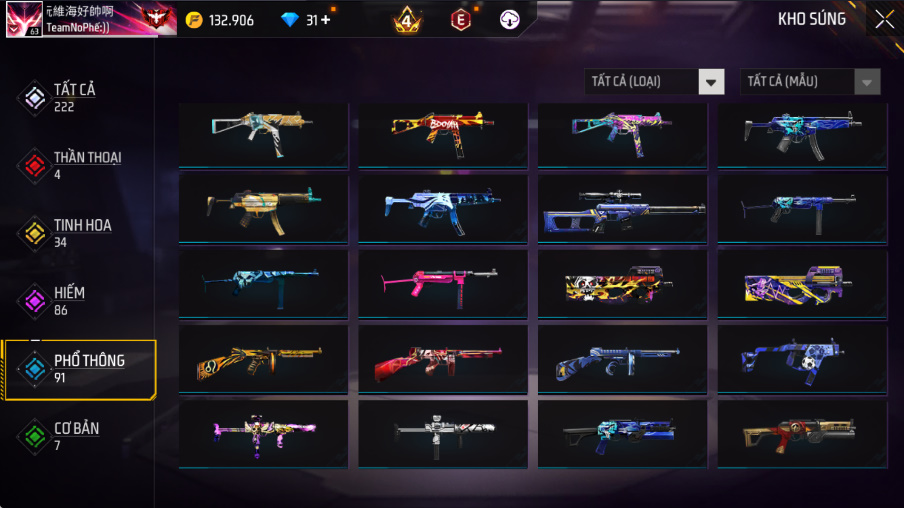The height and width of the screenshot is (508, 904).
Task: Pick the blue soccer ball SMG skin
Action: pos(802,360)
